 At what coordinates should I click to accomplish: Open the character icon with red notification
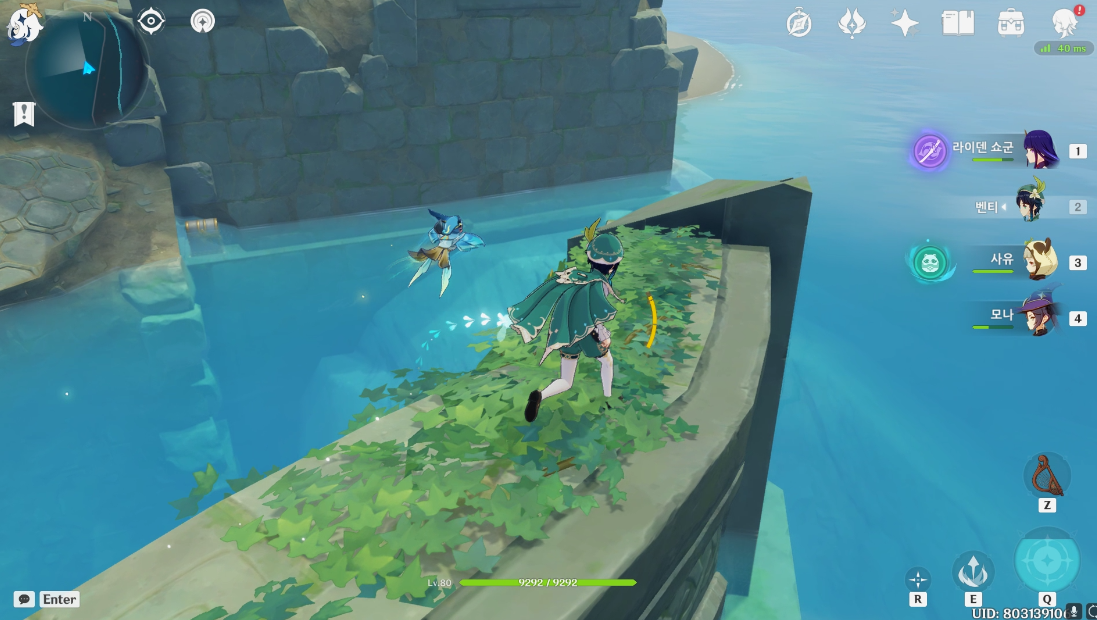click(1064, 22)
